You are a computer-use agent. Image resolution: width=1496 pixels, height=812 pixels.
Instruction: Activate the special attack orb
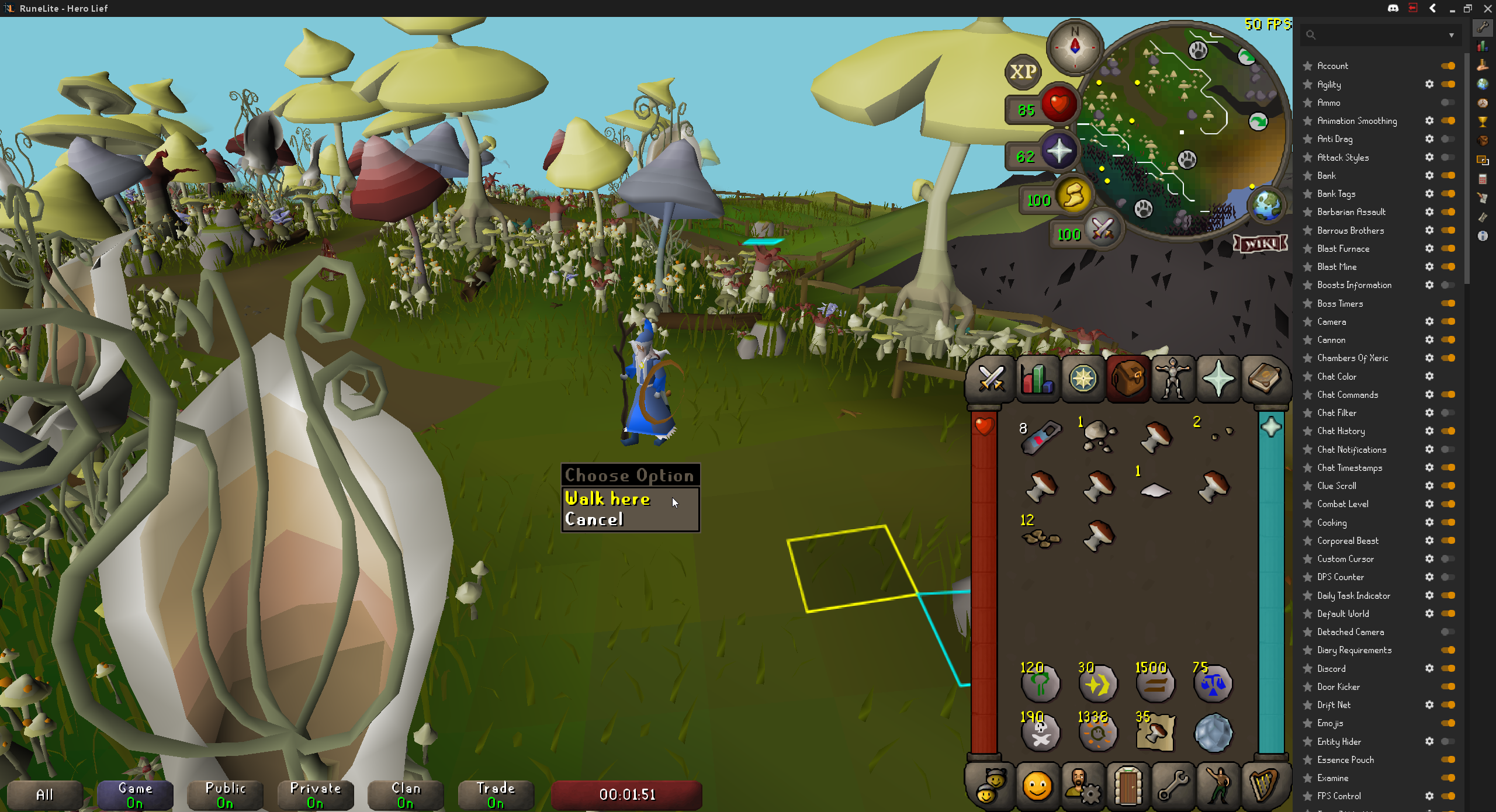click(1102, 229)
